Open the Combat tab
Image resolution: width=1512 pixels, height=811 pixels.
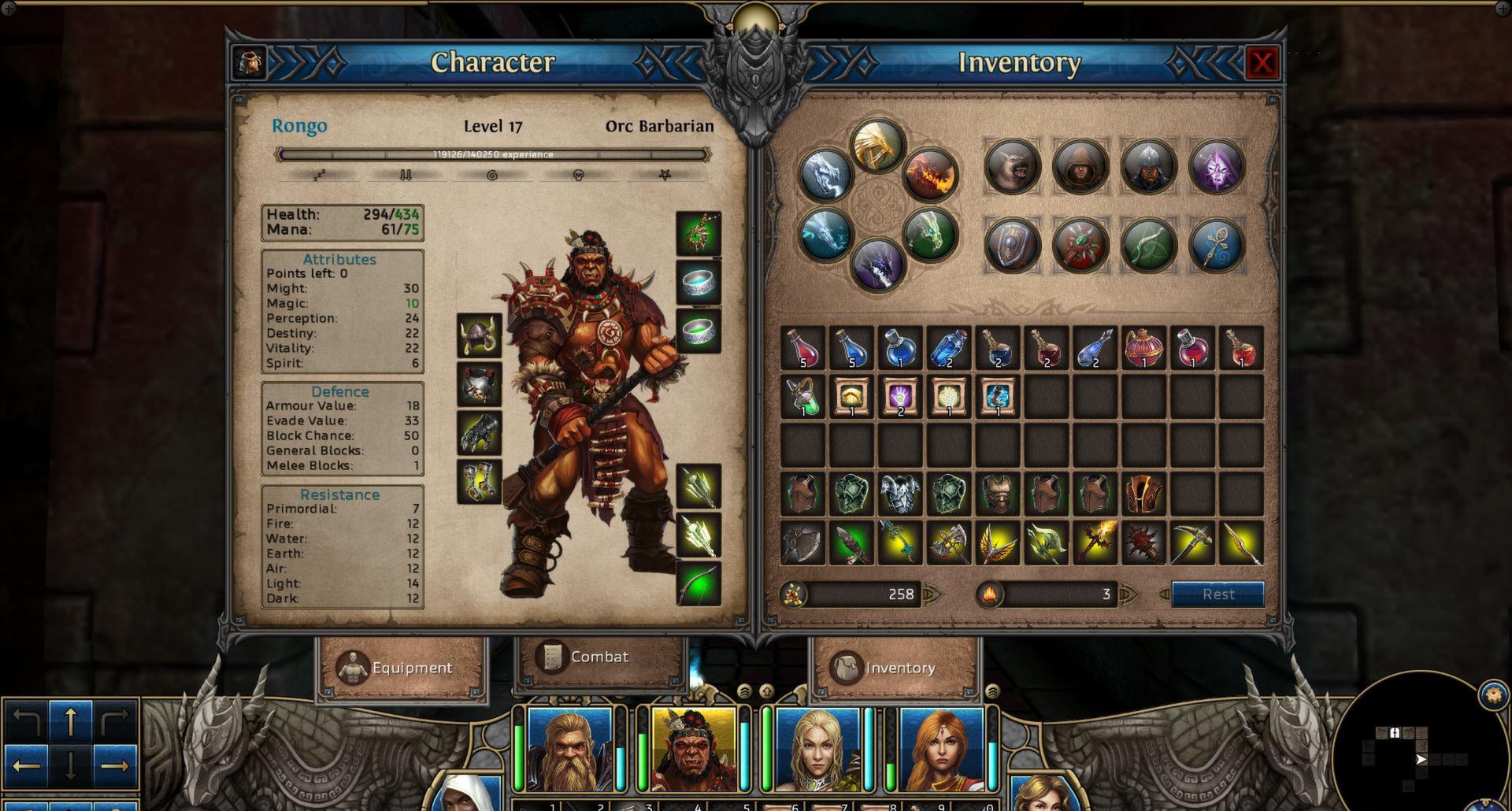pyautogui.click(x=598, y=657)
